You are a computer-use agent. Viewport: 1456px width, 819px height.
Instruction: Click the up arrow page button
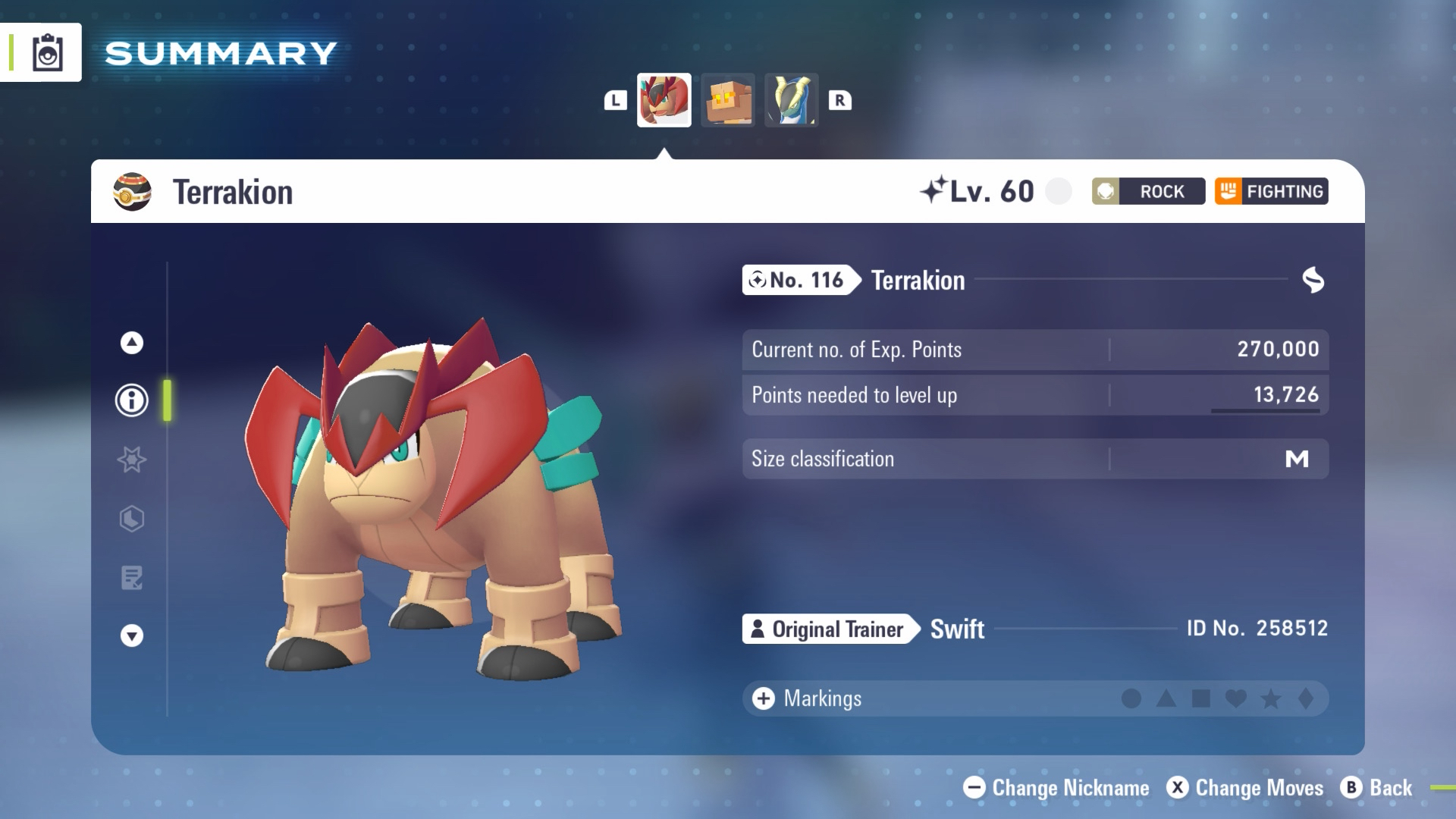132,343
